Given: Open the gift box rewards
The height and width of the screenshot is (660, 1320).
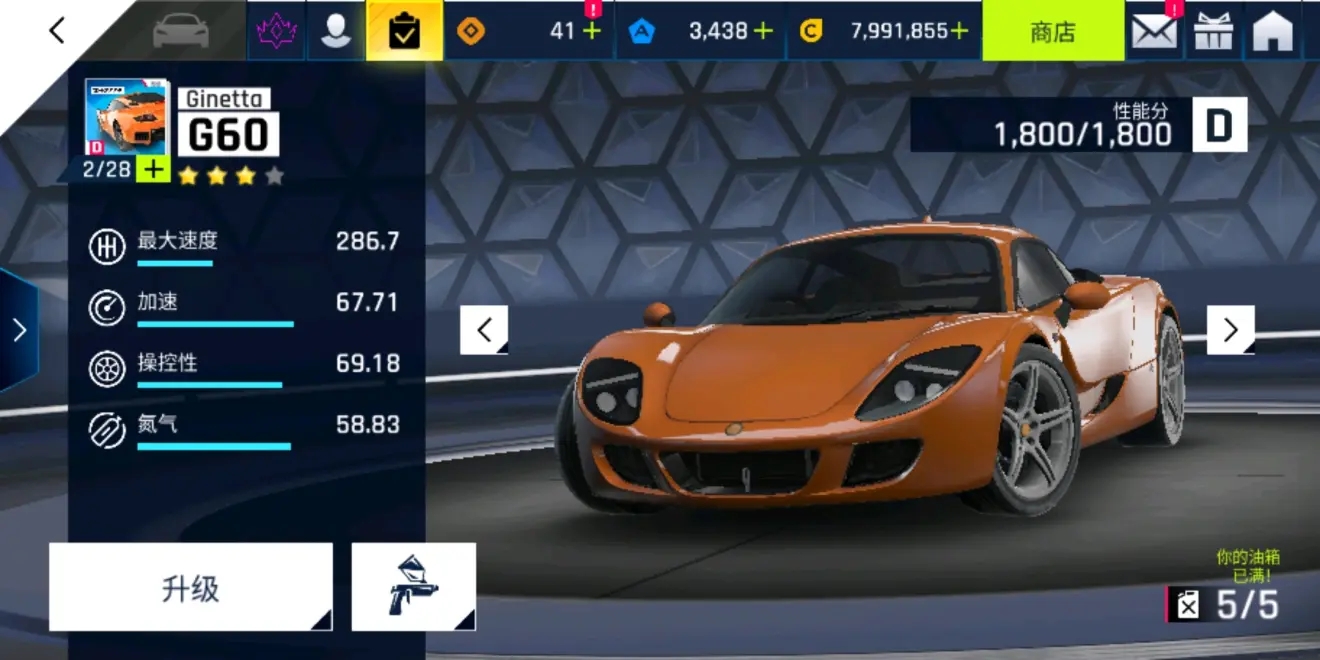Looking at the screenshot, I should point(1213,31).
